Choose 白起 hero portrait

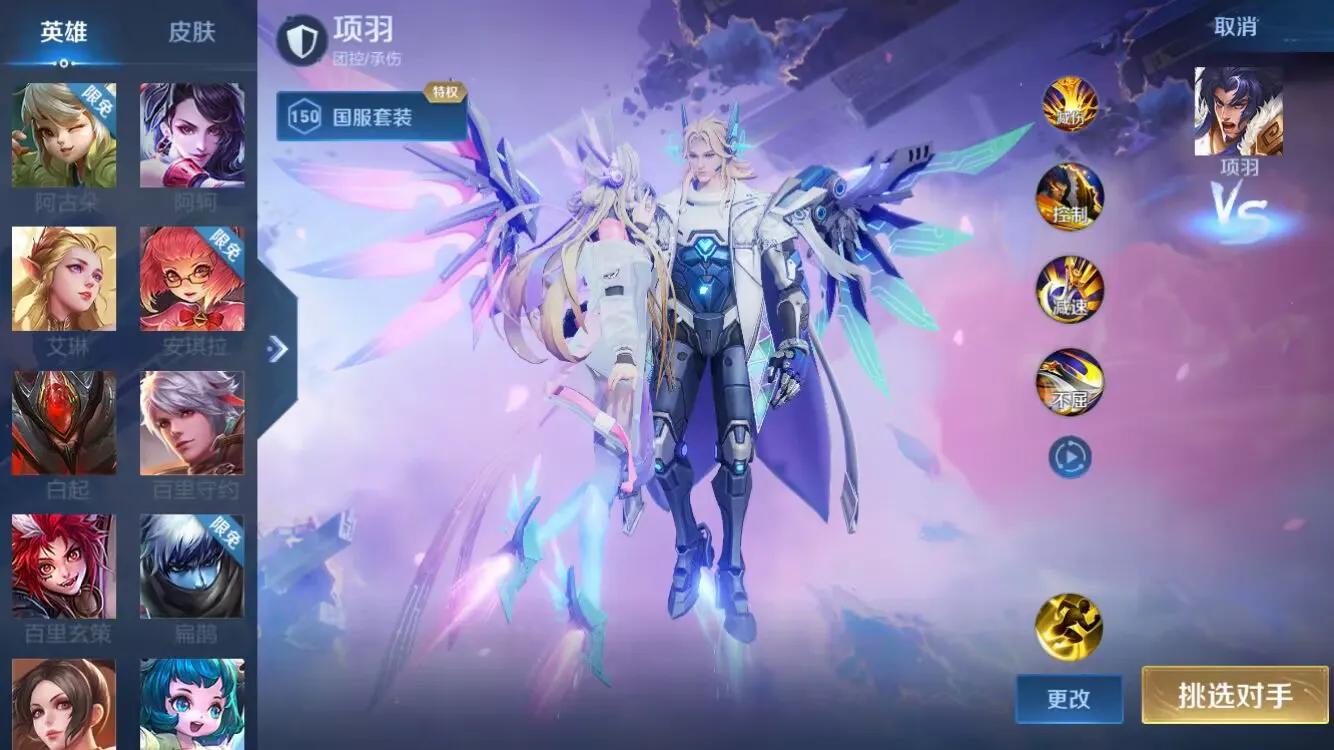coord(64,423)
